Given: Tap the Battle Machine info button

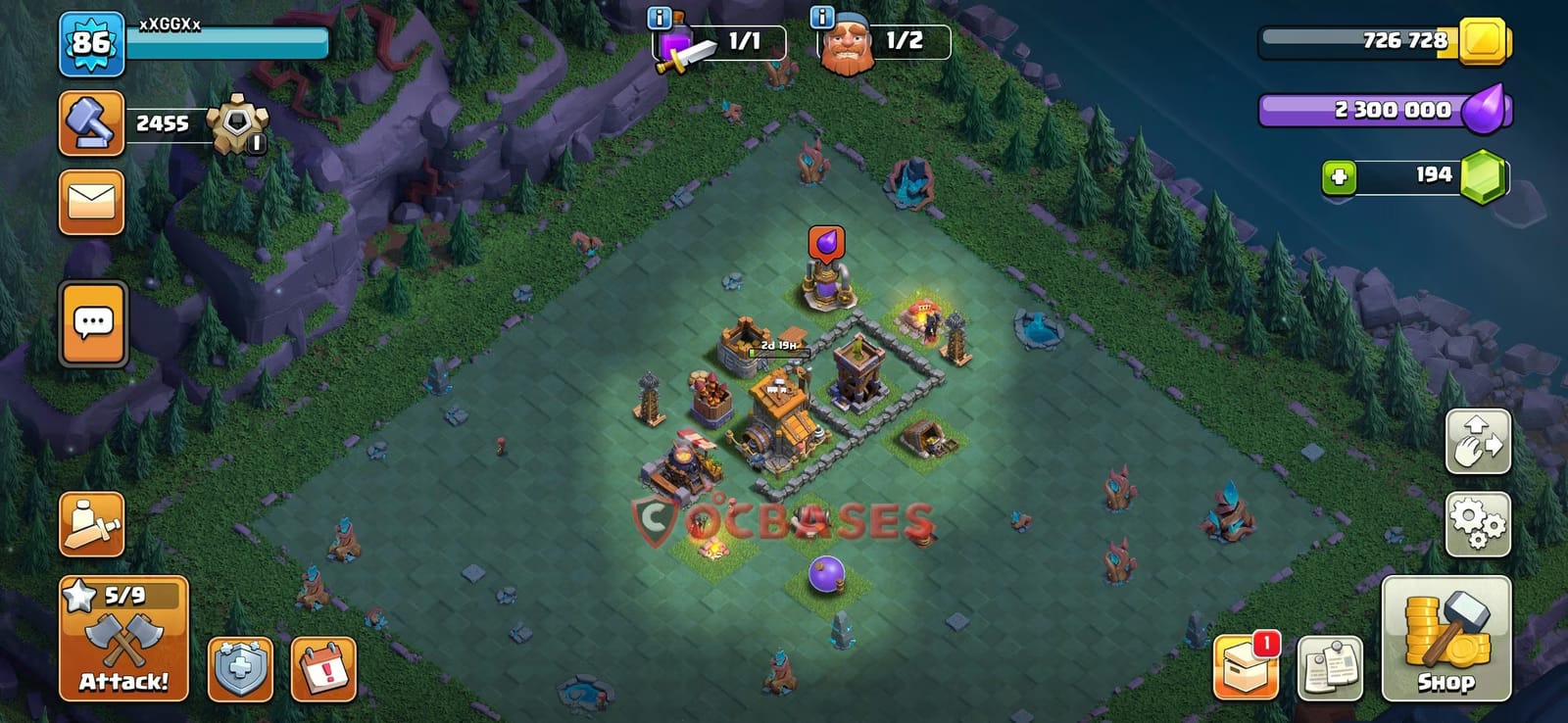Looking at the screenshot, I should click(821, 15).
